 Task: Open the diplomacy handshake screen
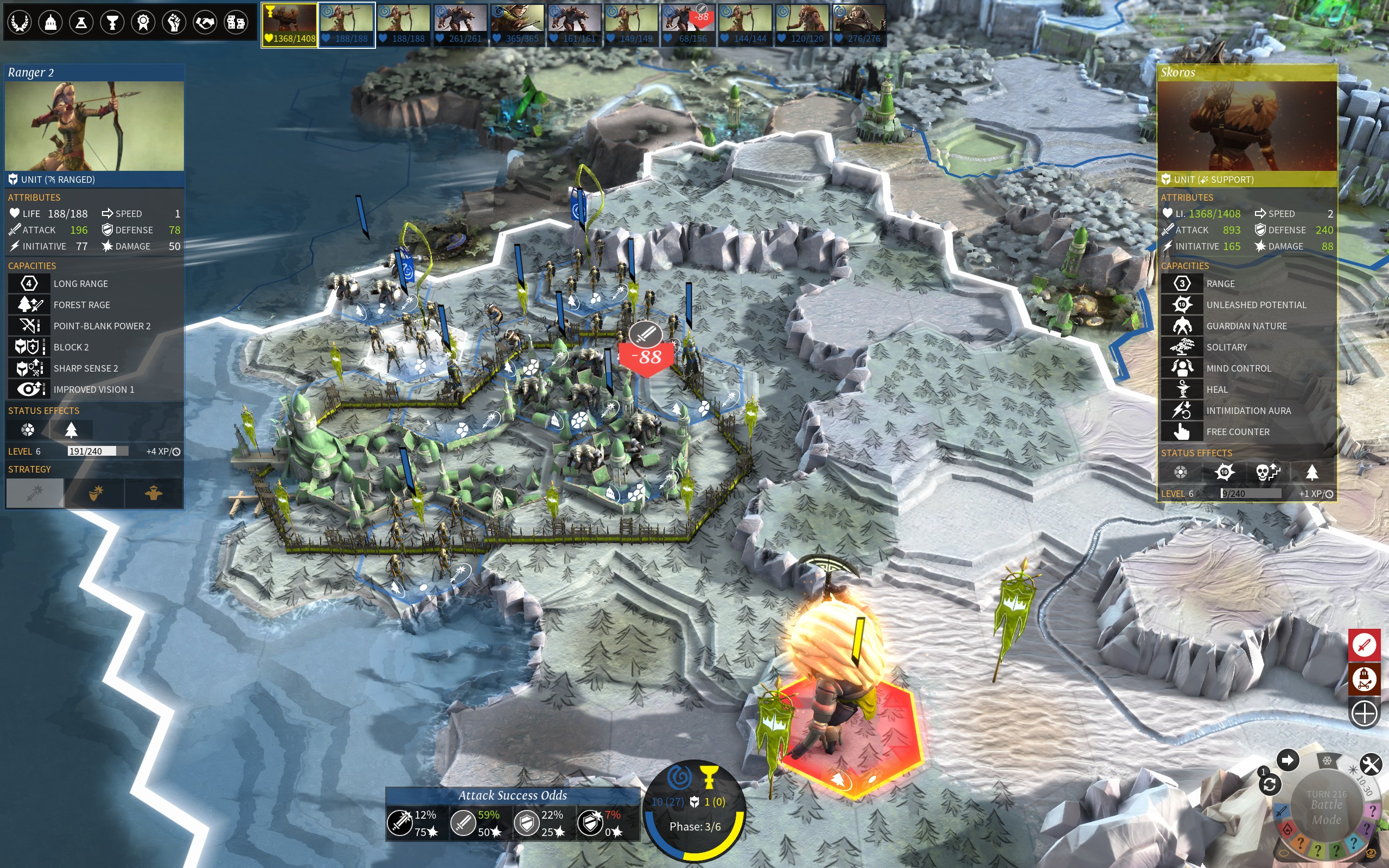click(205, 22)
